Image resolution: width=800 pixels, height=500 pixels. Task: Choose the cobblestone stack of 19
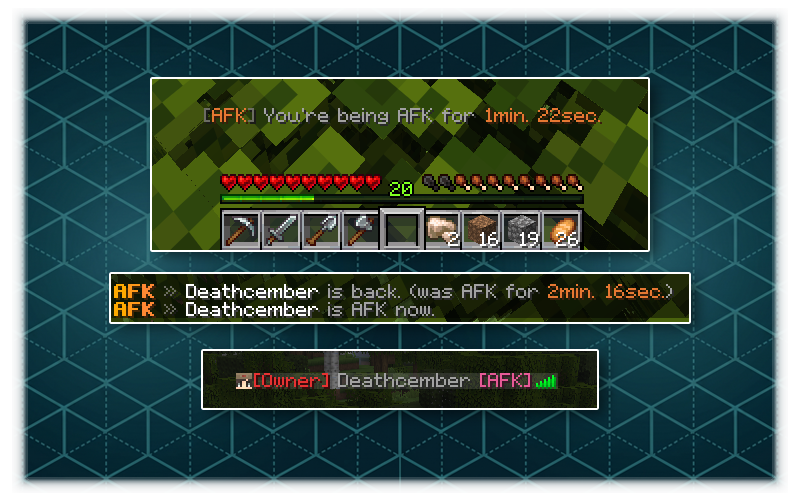coord(522,230)
